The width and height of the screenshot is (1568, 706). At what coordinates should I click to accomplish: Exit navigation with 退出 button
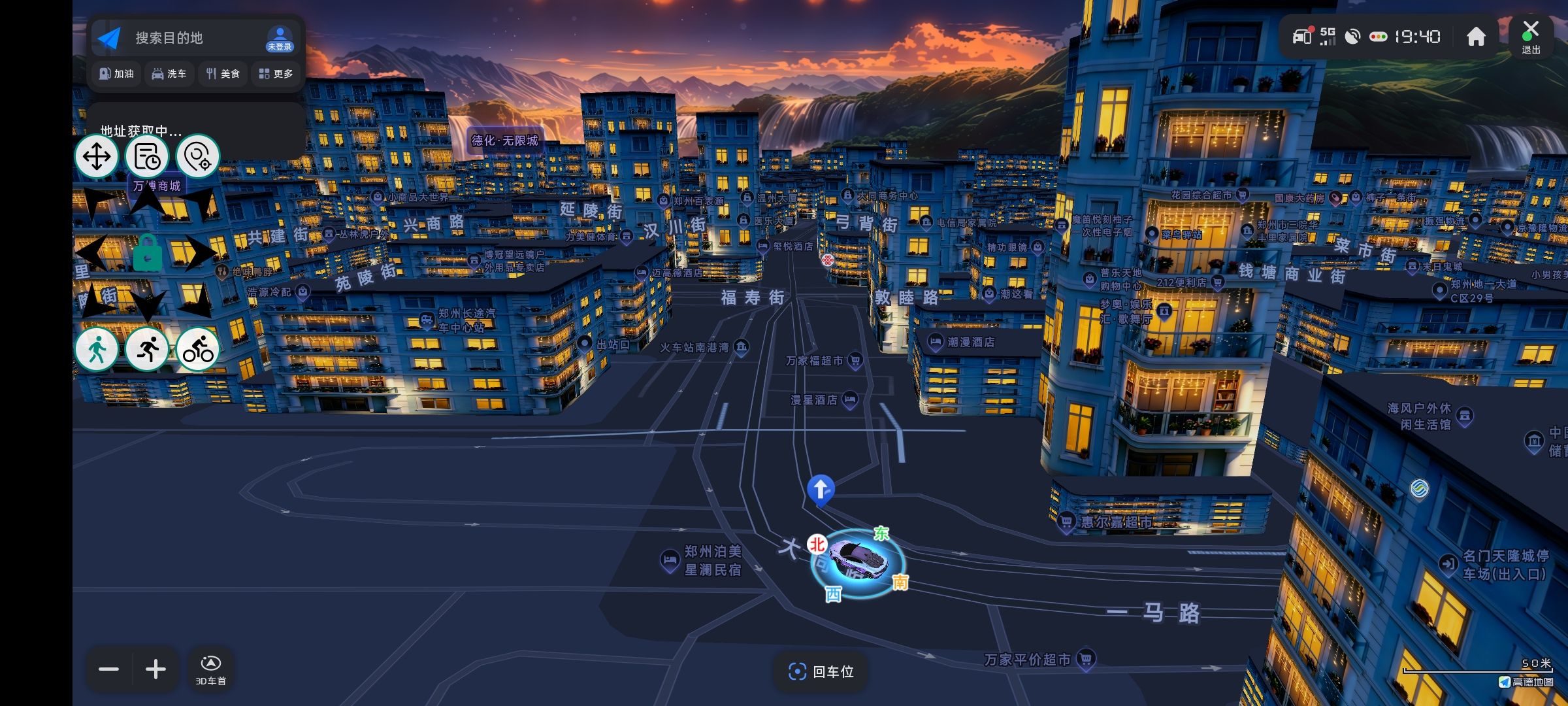[1531, 37]
